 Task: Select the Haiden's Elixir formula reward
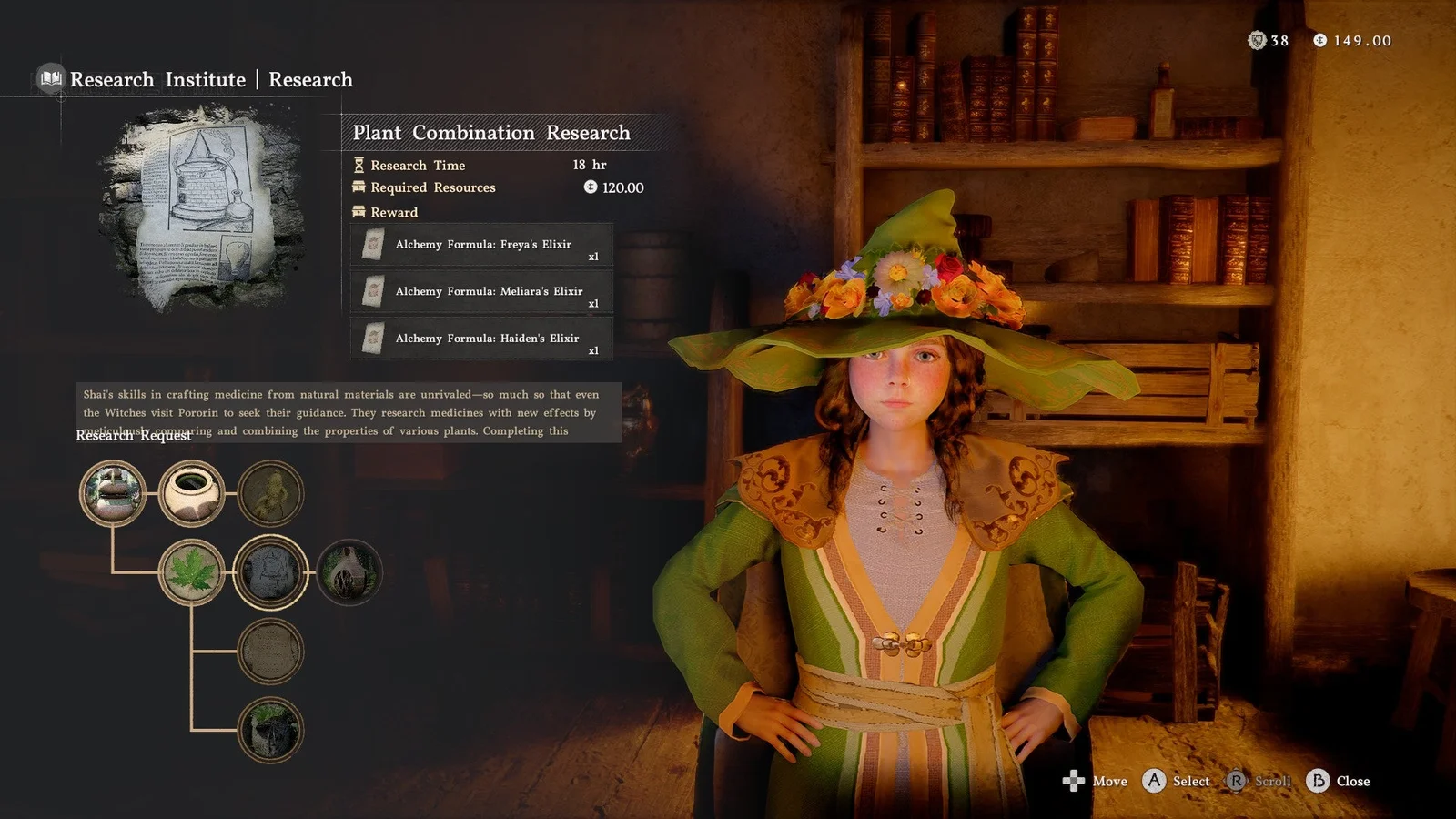pos(481,339)
